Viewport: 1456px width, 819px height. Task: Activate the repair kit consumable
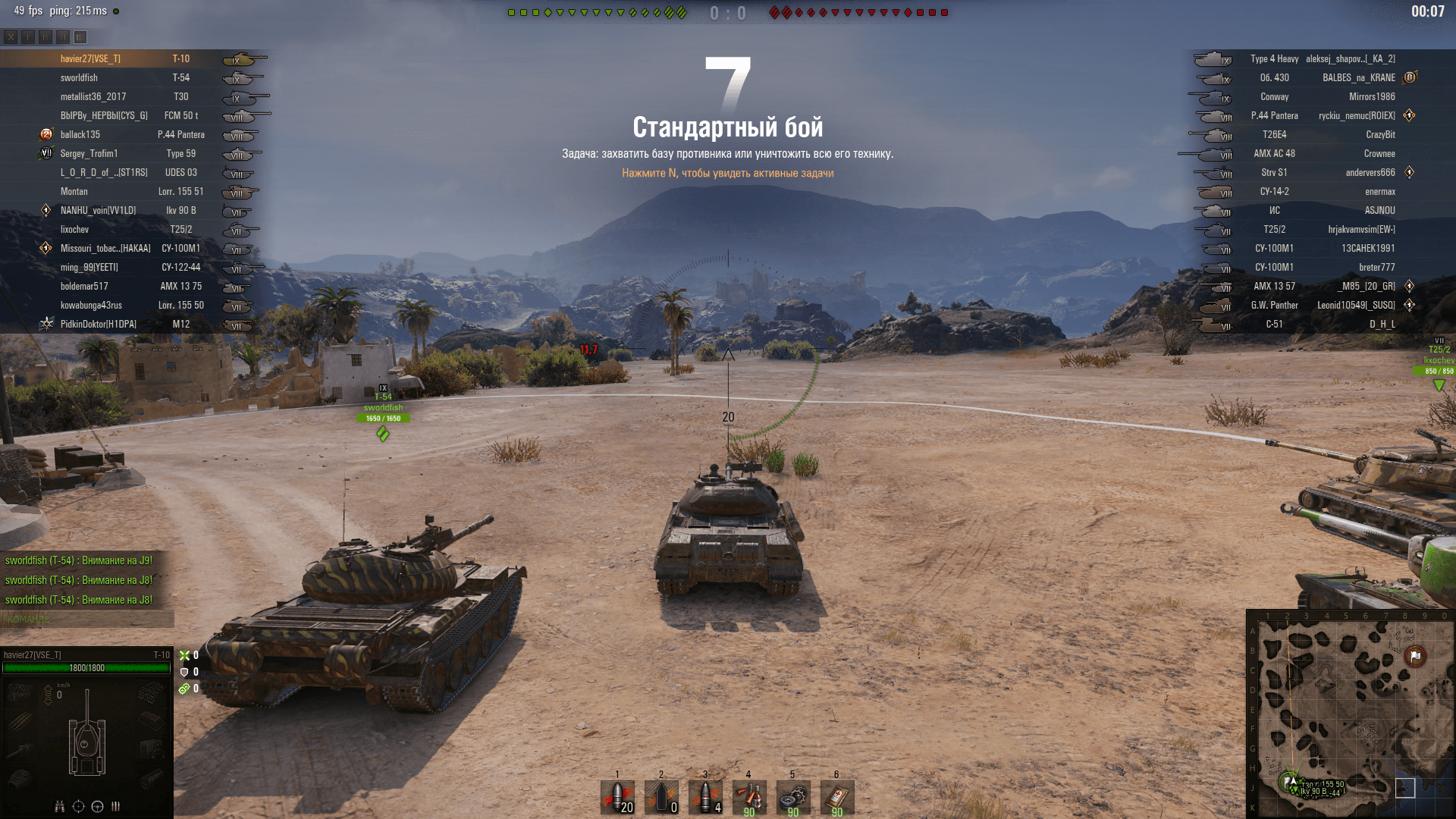(793, 797)
